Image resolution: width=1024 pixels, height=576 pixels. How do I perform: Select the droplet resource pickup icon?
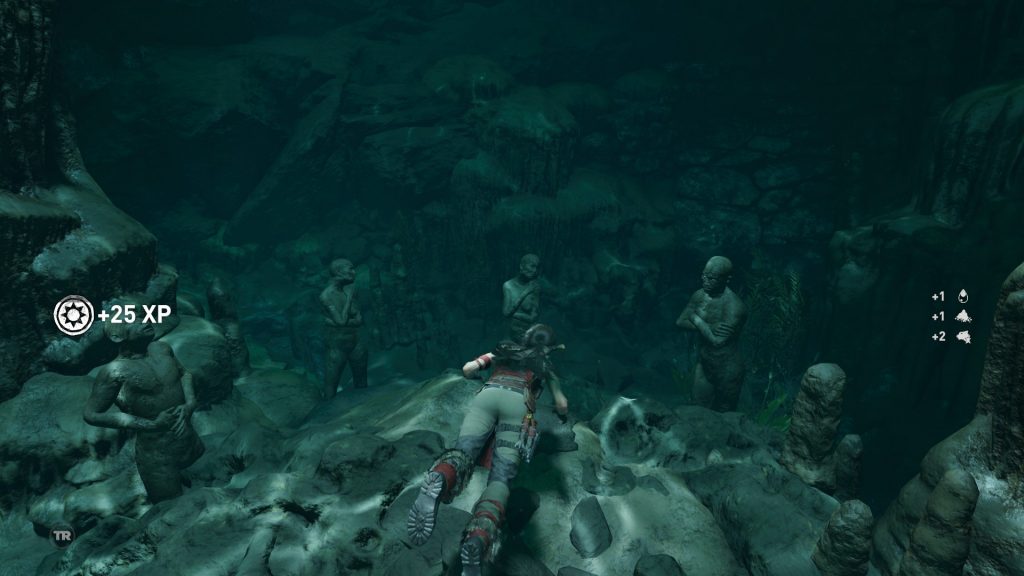[964, 296]
